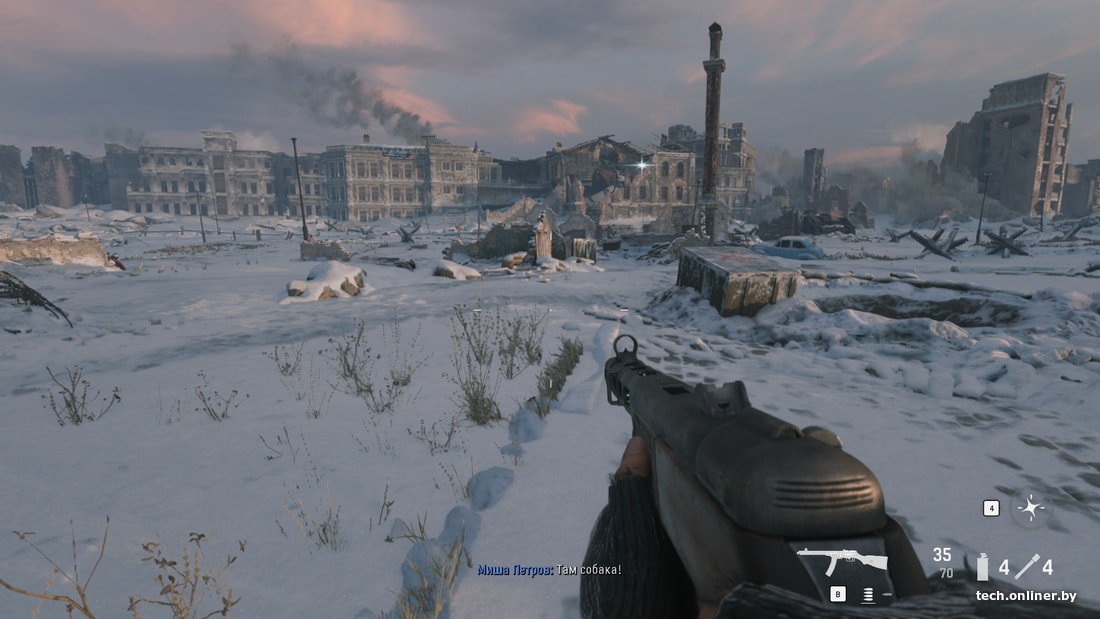The width and height of the screenshot is (1100, 619).
Task: Toggle the fire mode bullets indicator
Action: click(x=867, y=594)
